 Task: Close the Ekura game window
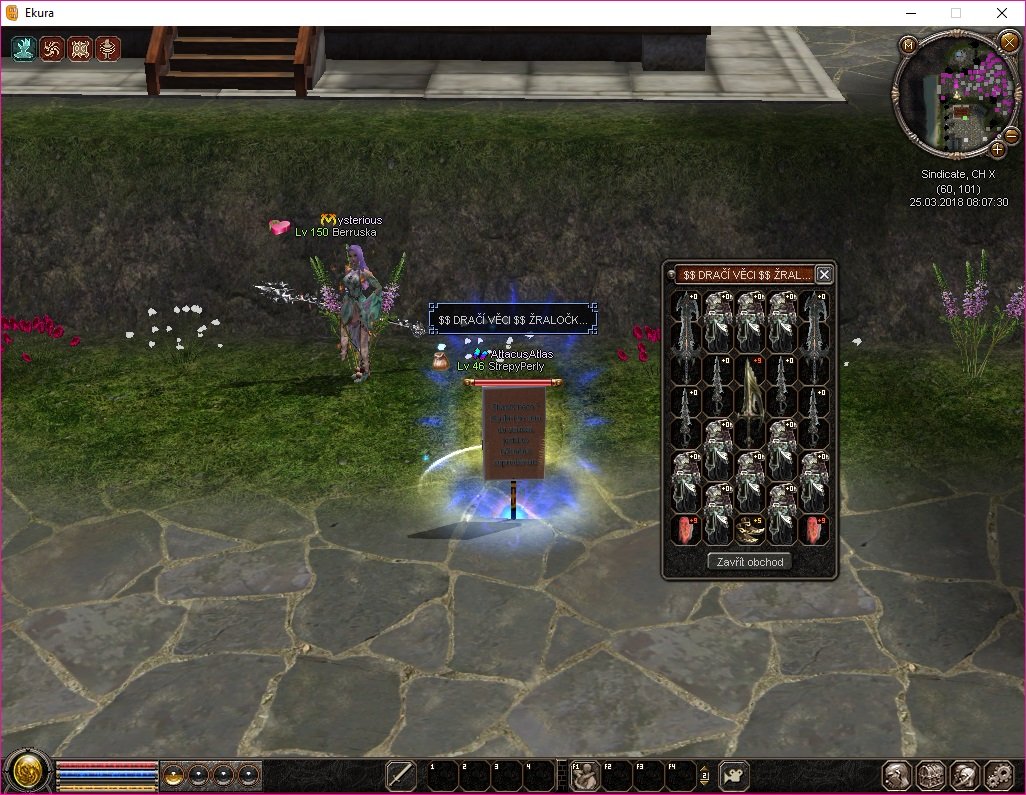tap(1001, 13)
